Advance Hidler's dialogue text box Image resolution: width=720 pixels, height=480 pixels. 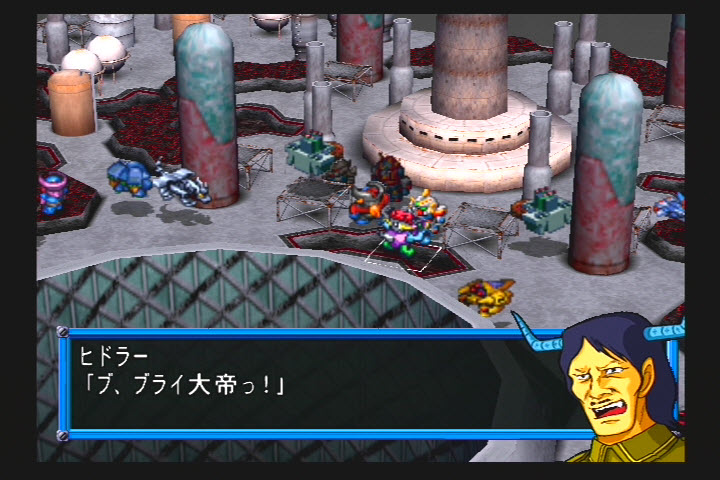[300, 385]
